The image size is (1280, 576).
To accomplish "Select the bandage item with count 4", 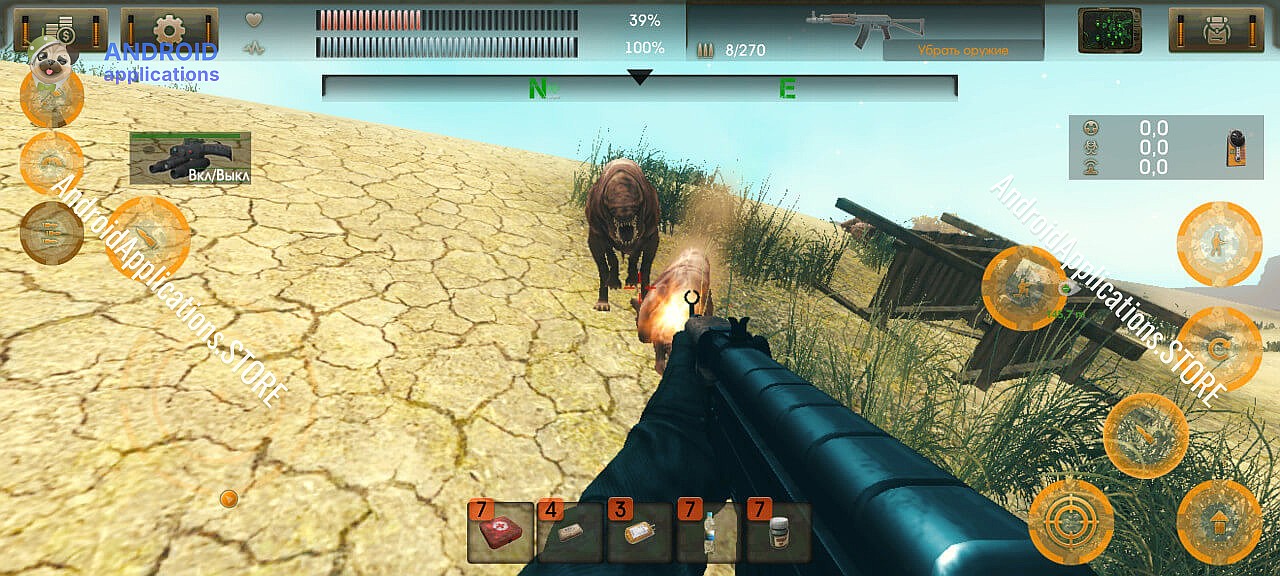I will tap(570, 532).
